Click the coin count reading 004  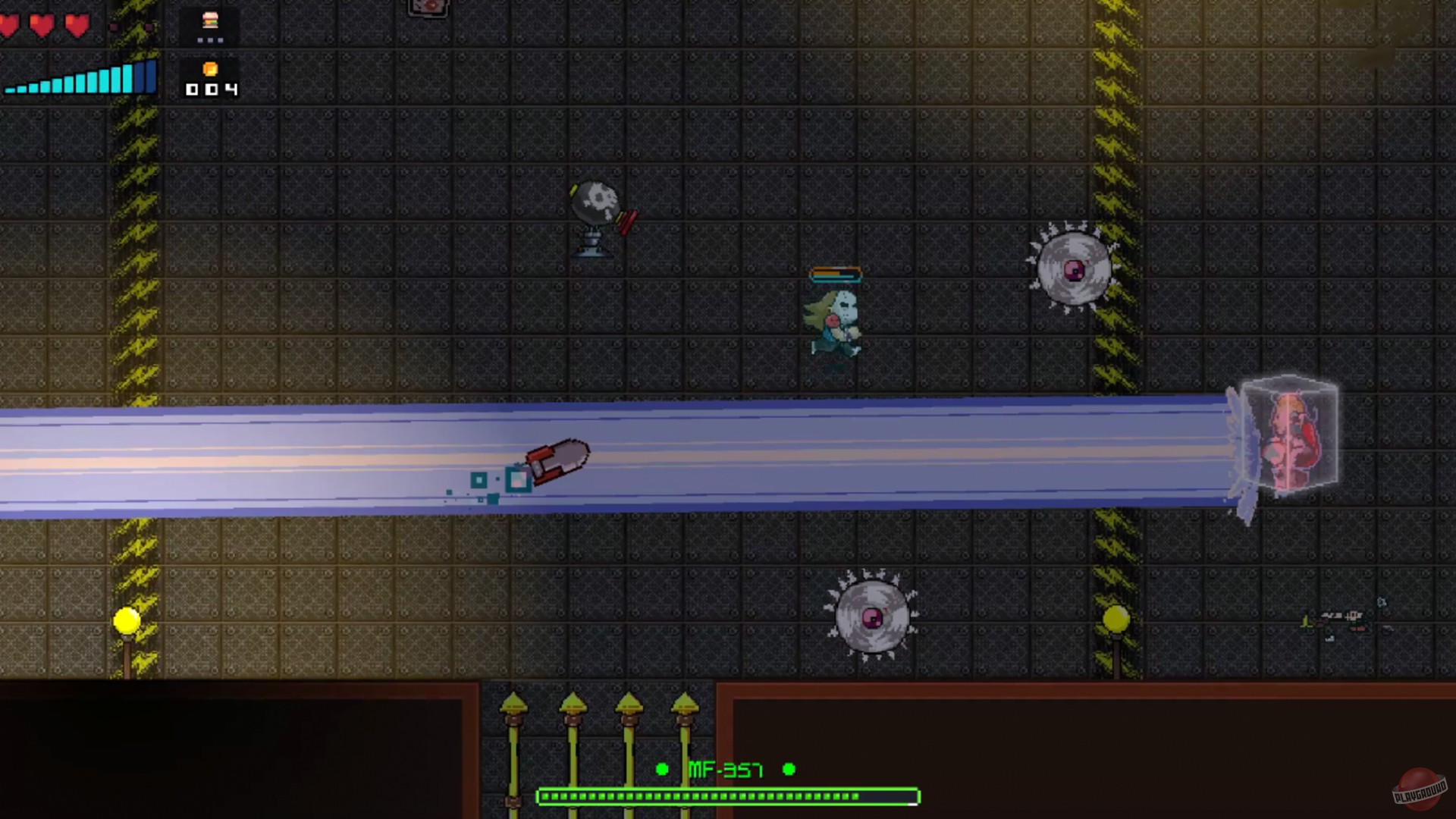210,89
